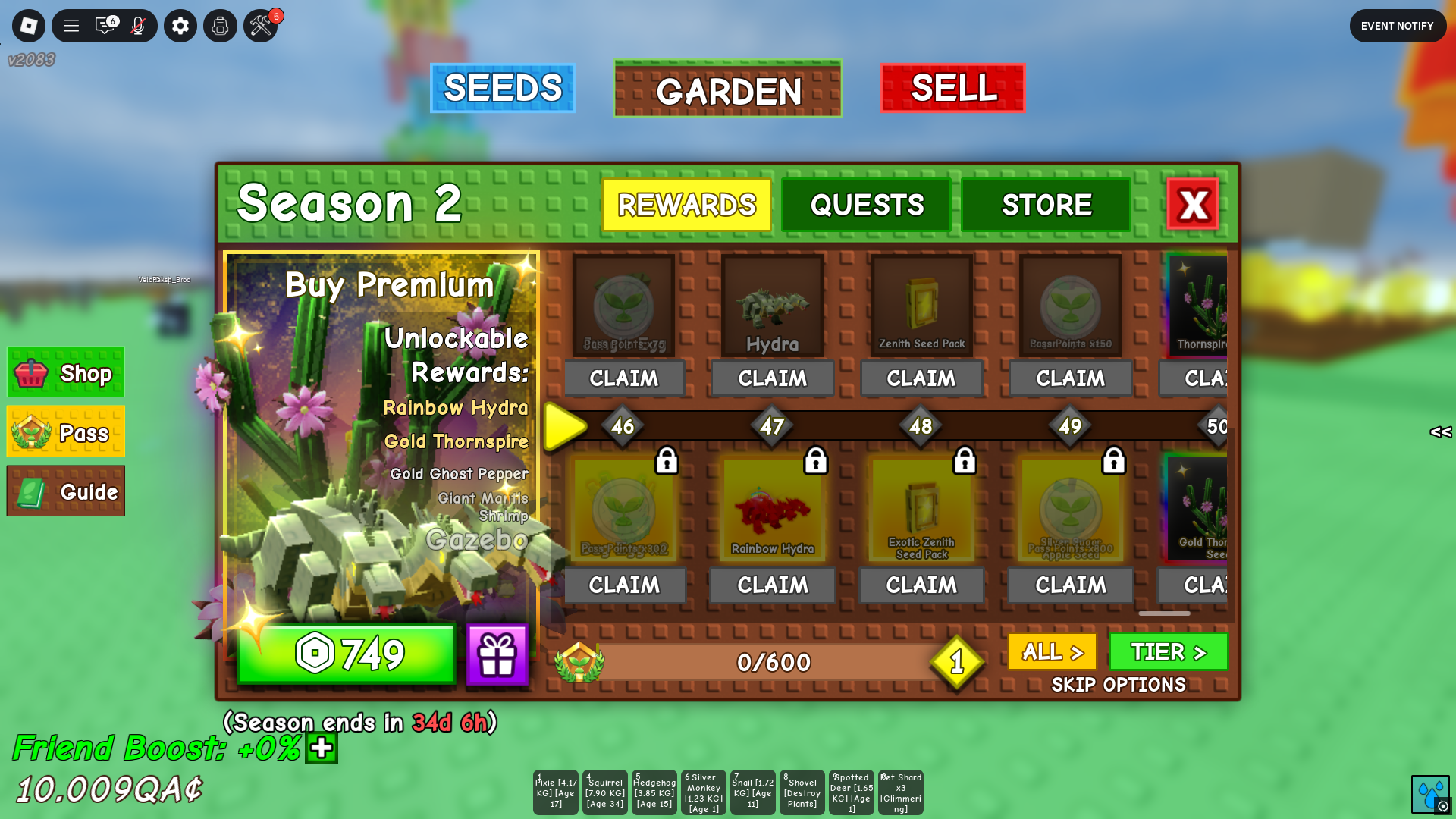Viewport: 1456px width, 819px height.
Task: Click the purple gift icon in the premium panel
Action: coord(497,653)
